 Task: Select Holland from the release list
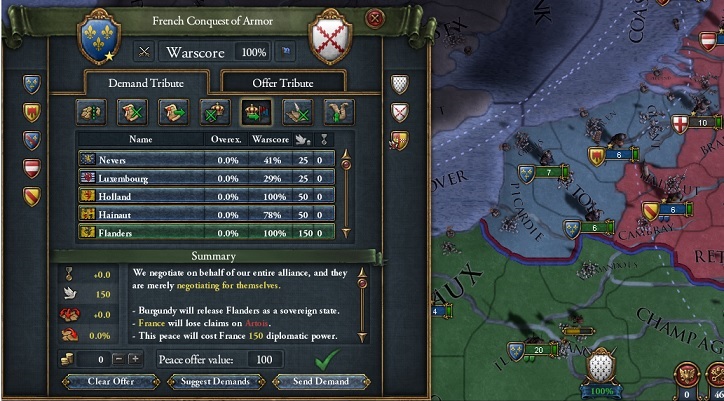click(x=208, y=196)
